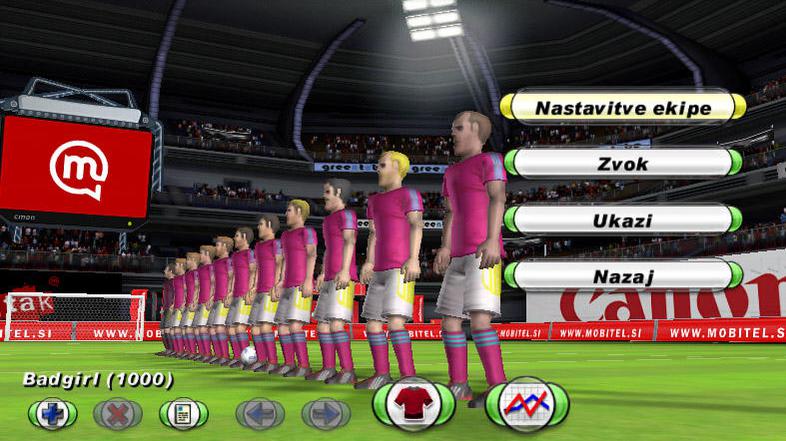This screenshot has height=441, width=786.
Task: Open the document list icon
Action: [184, 412]
